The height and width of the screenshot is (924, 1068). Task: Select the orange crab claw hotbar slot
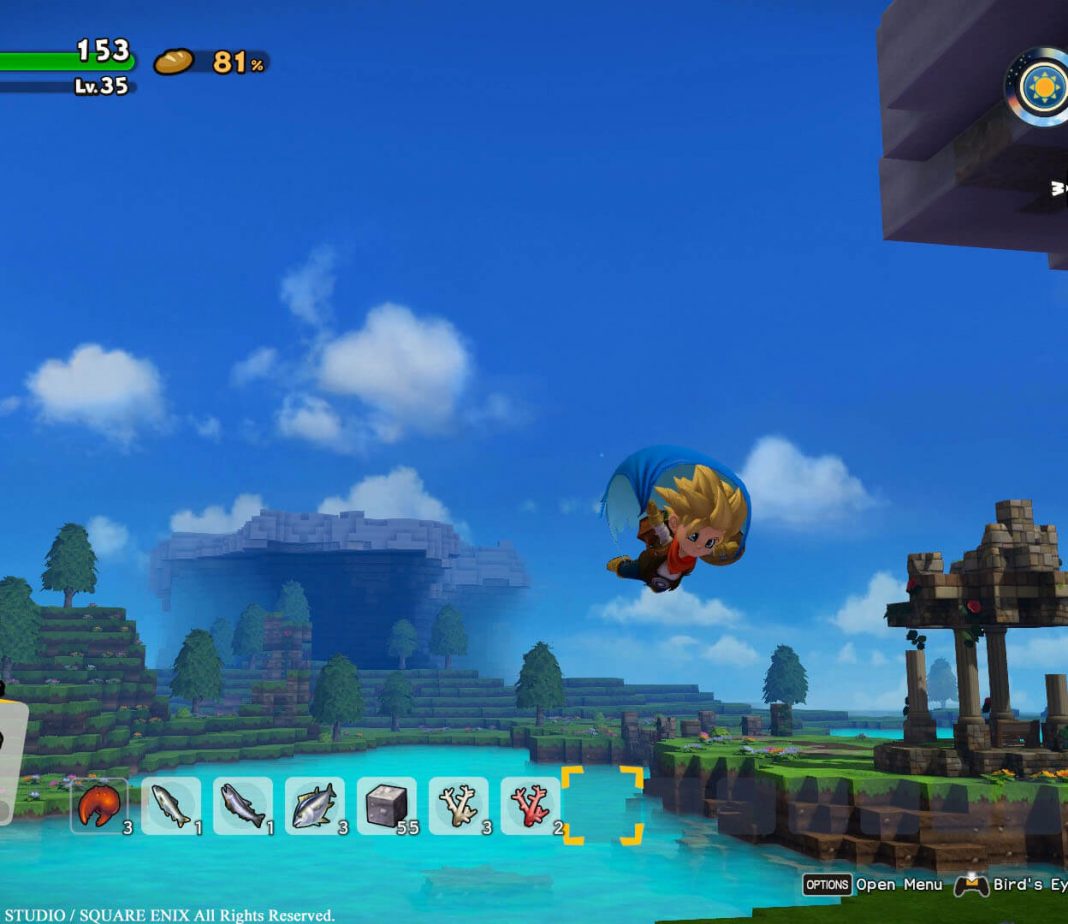click(99, 805)
